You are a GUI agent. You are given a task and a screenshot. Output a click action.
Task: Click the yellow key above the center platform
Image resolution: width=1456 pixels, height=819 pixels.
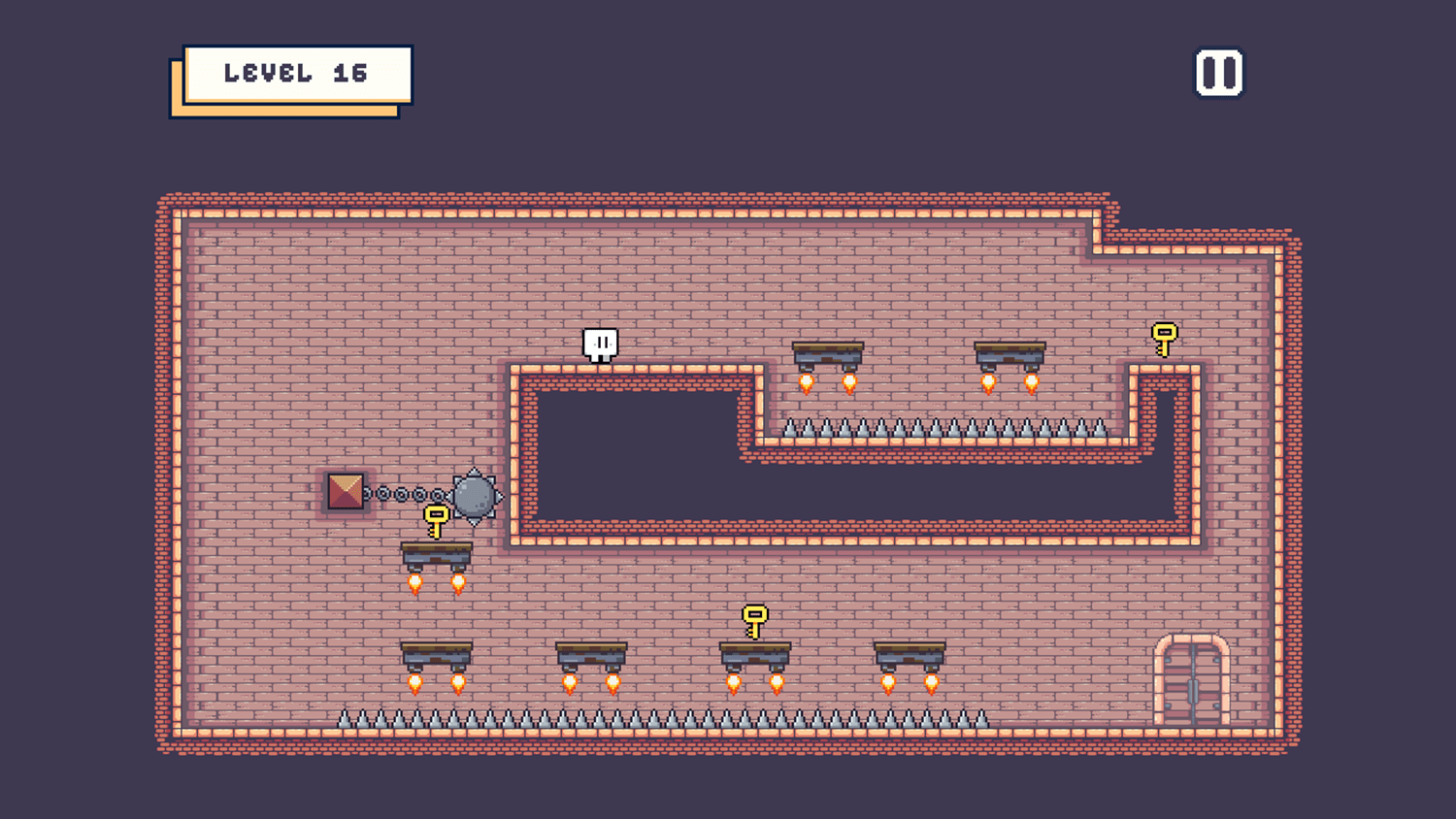point(755,617)
